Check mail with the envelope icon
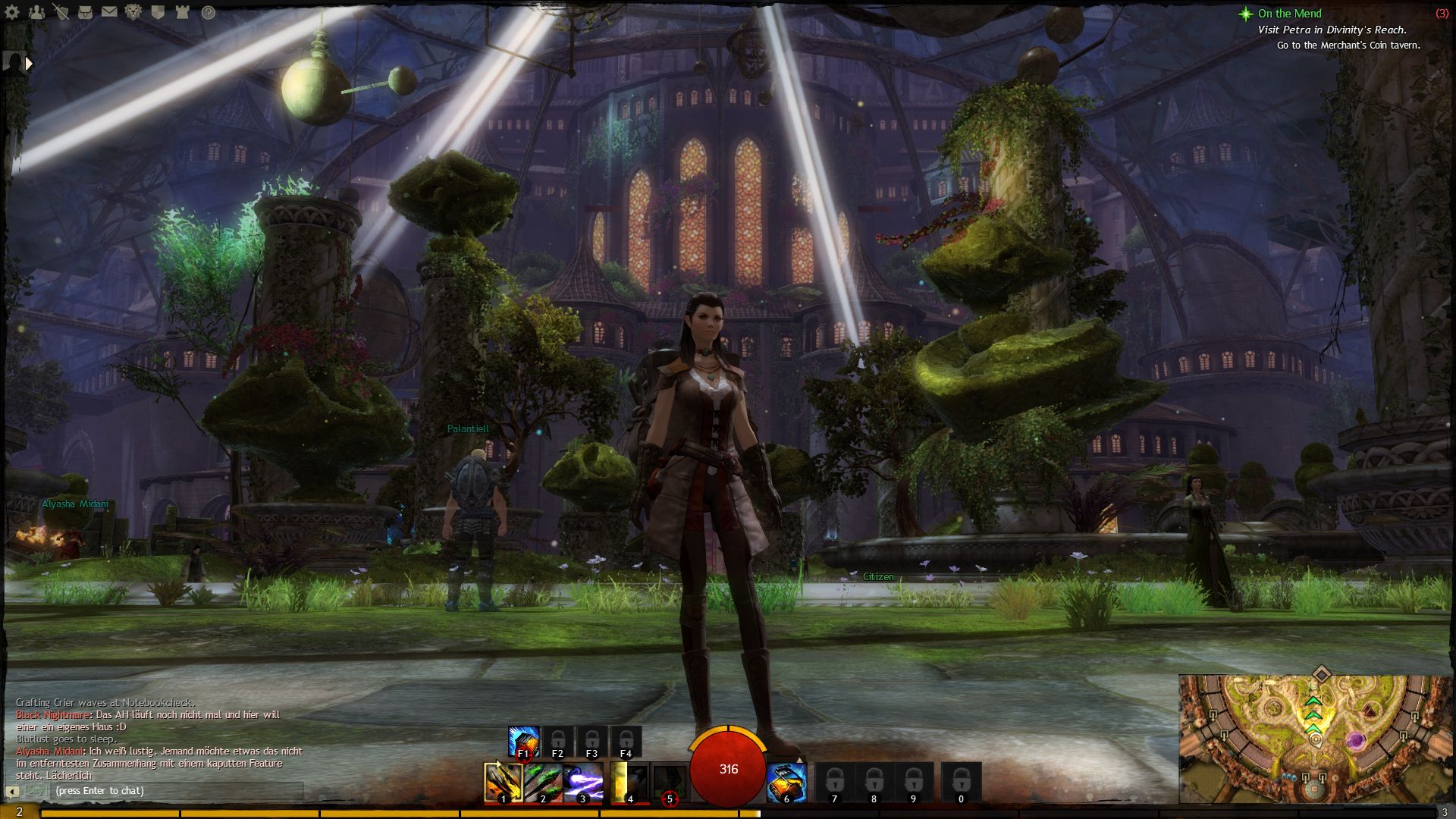The height and width of the screenshot is (819, 1456). click(110, 12)
